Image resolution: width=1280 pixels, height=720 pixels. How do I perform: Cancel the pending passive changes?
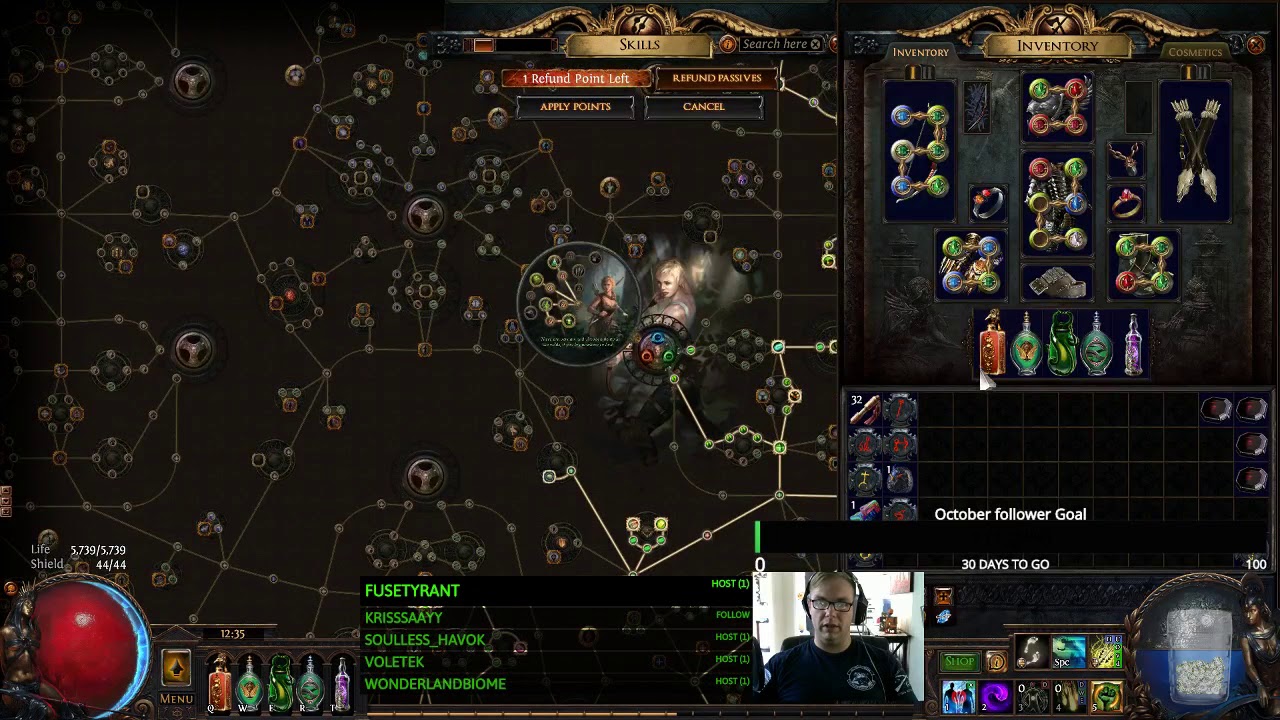[703, 107]
